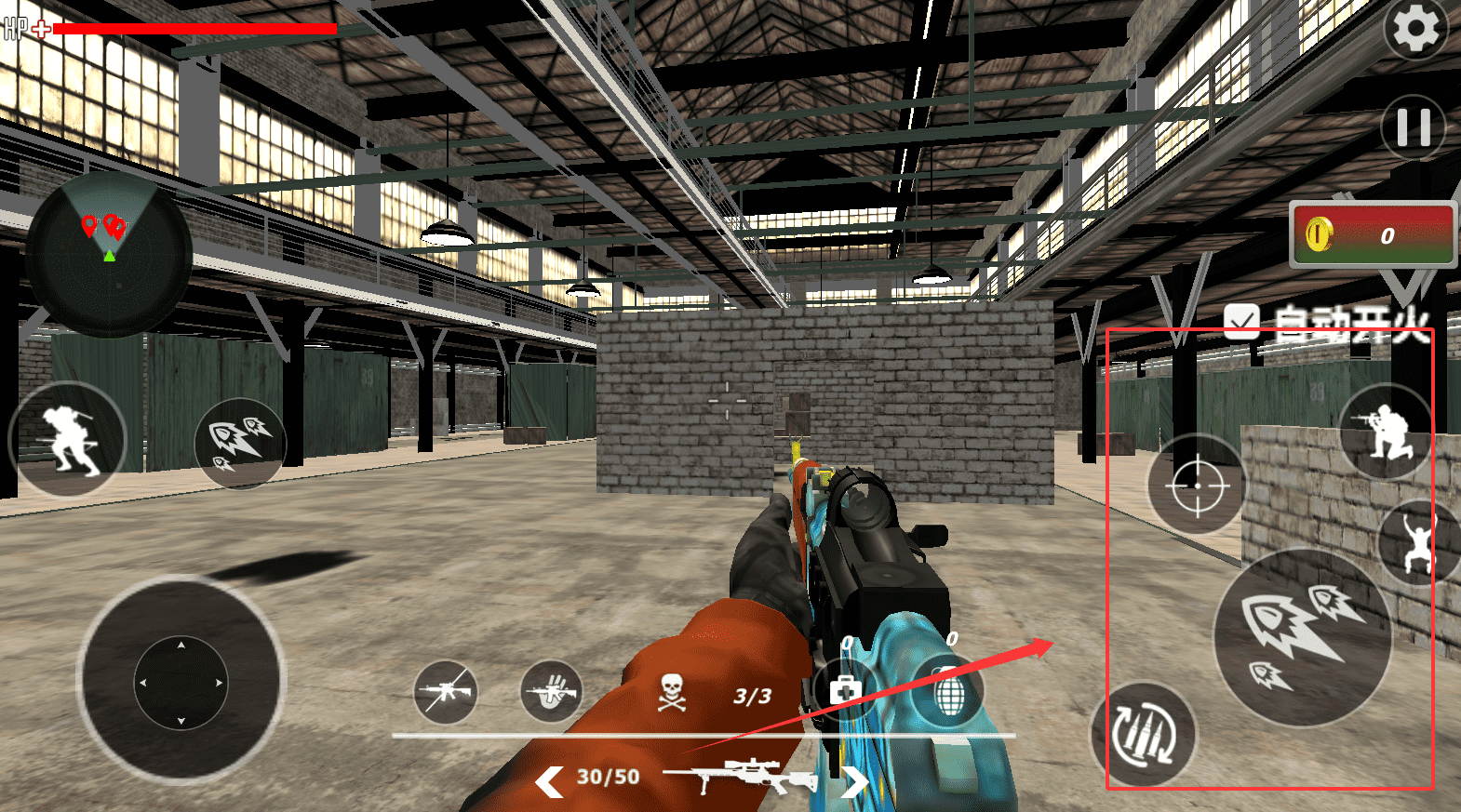Tap the running soldier sprint button
1461x812 pixels.
tap(67, 439)
